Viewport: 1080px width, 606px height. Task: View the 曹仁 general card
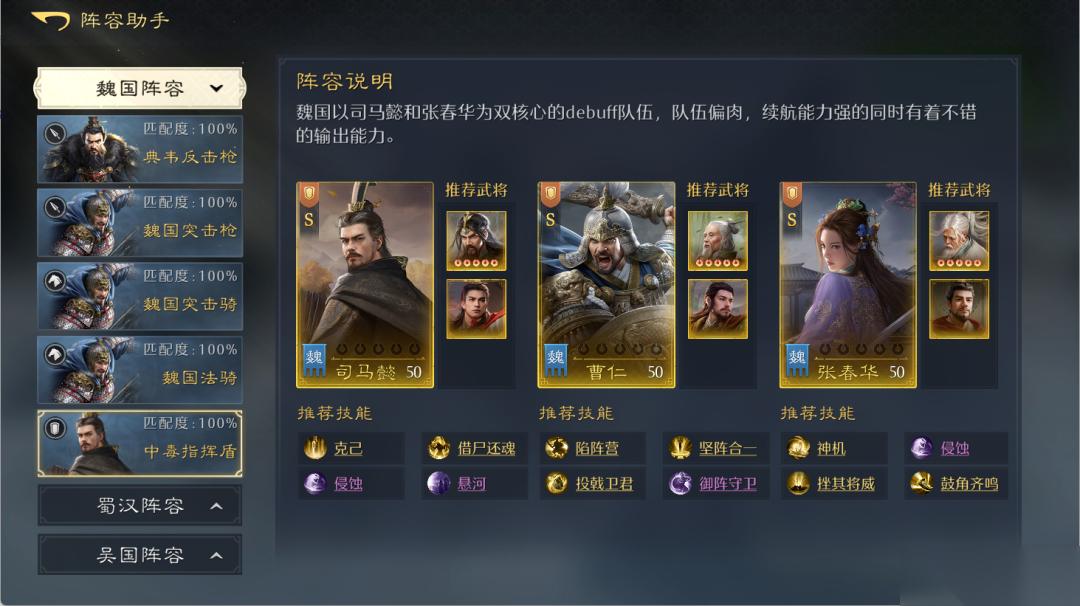click(x=606, y=284)
